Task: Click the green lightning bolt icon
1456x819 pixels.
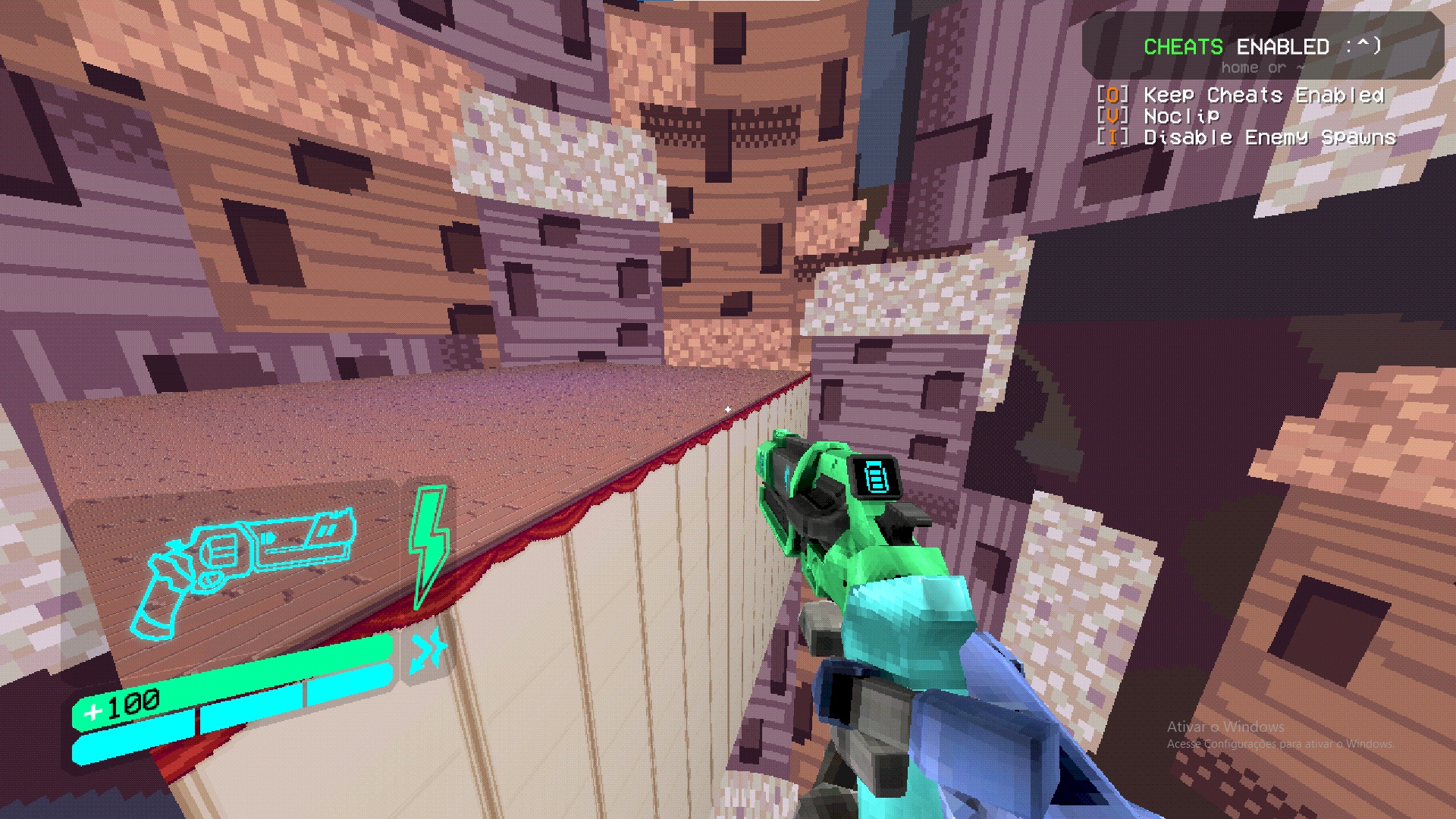Action: (428, 544)
